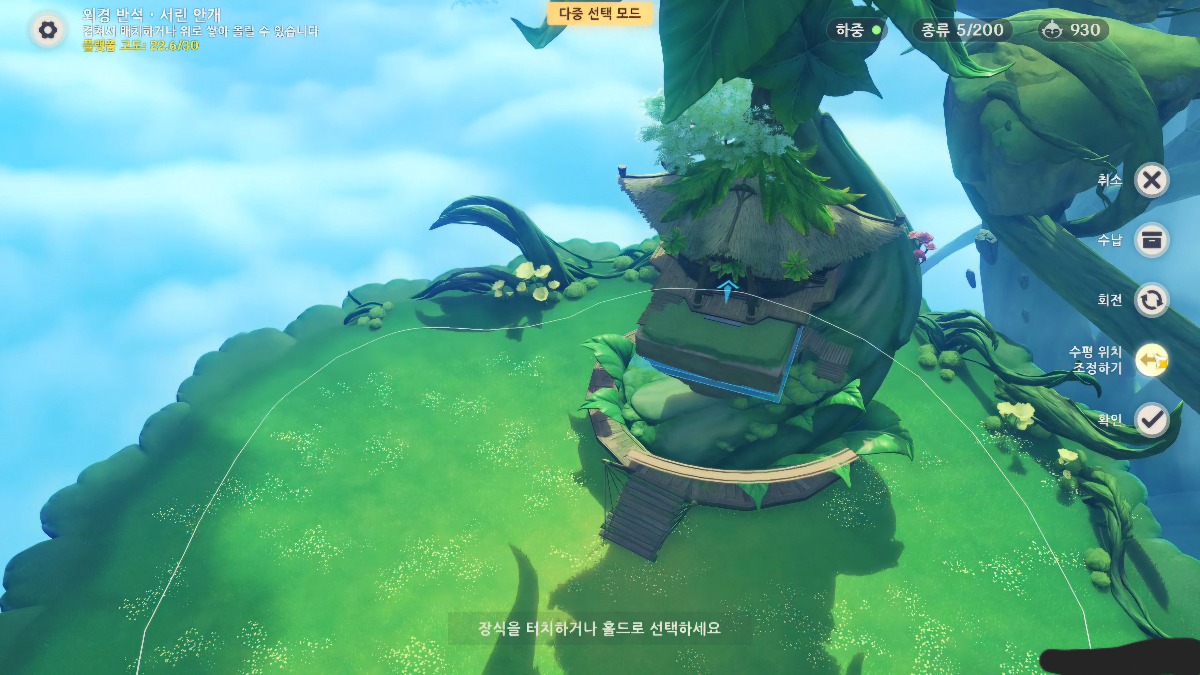Click the blue arrow above the selected house
The image size is (1200, 675).
(728, 291)
